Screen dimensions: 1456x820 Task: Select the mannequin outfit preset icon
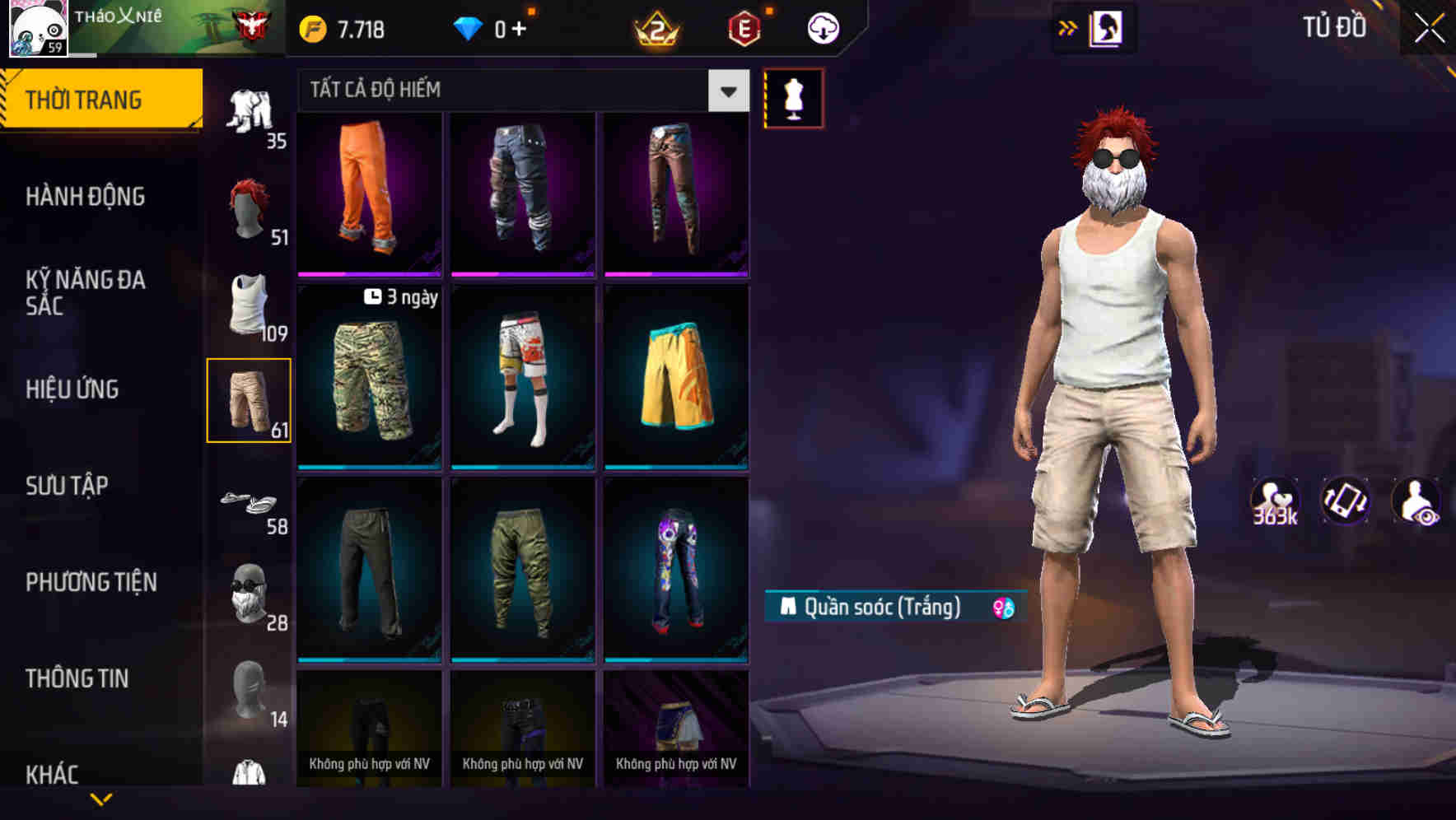point(793,98)
